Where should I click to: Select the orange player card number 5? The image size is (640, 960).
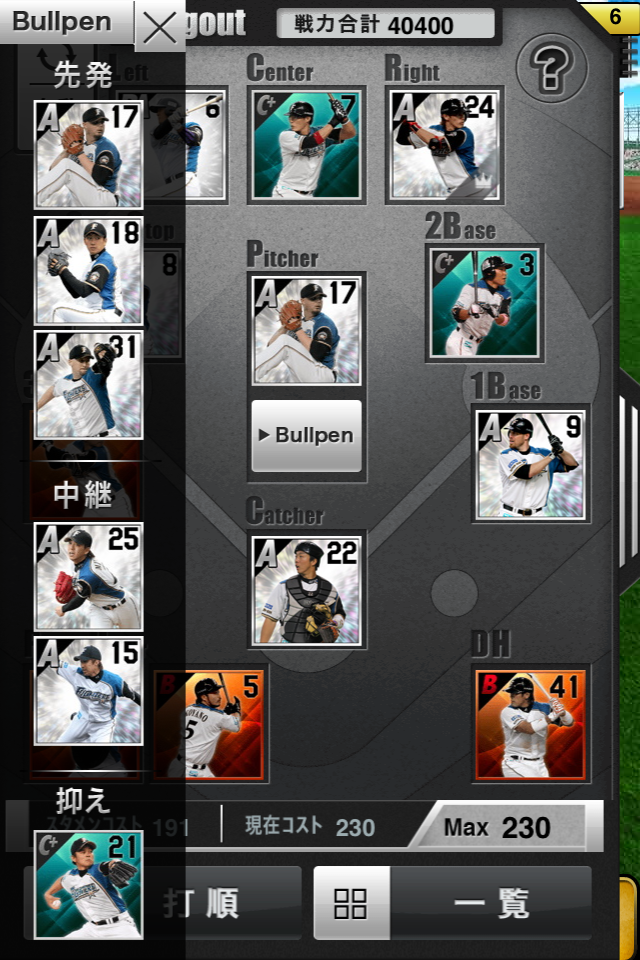tap(210, 724)
